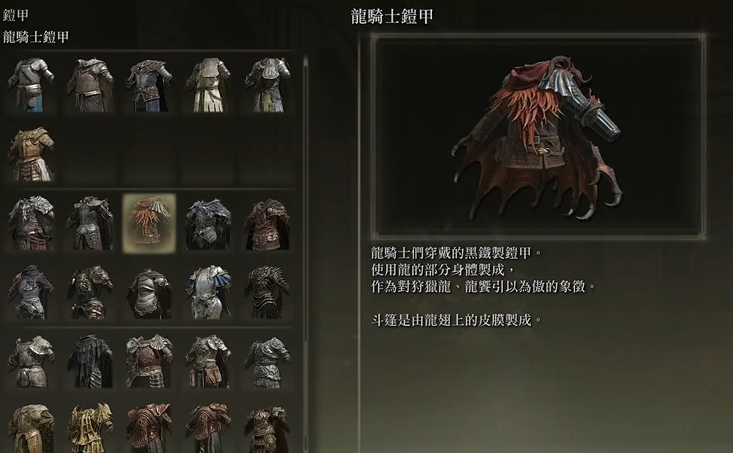Select the armor with long cream-white surcoat
733x453 pixels.
point(208,84)
